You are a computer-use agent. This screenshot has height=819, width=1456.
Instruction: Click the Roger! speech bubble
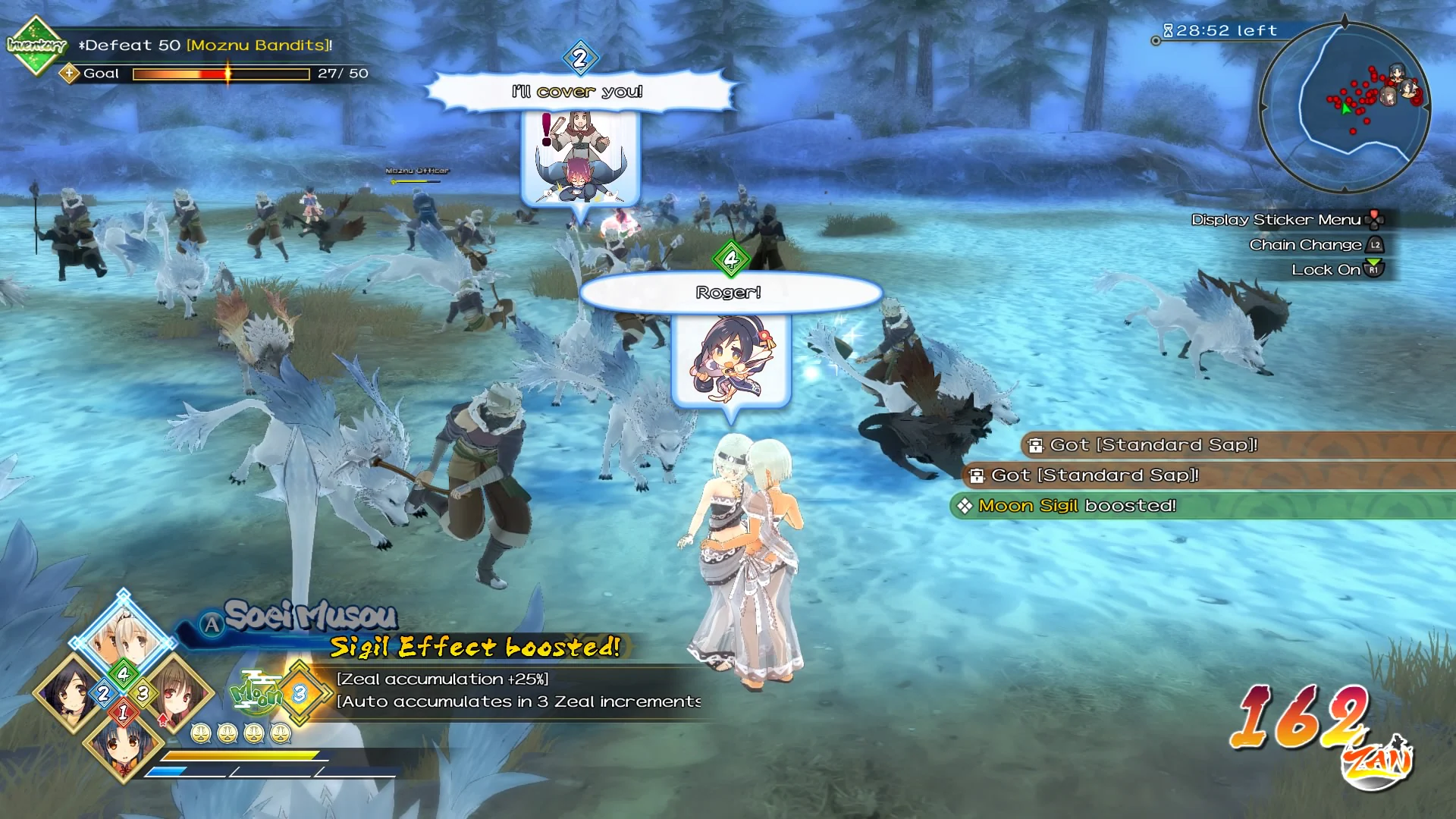(729, 291)
